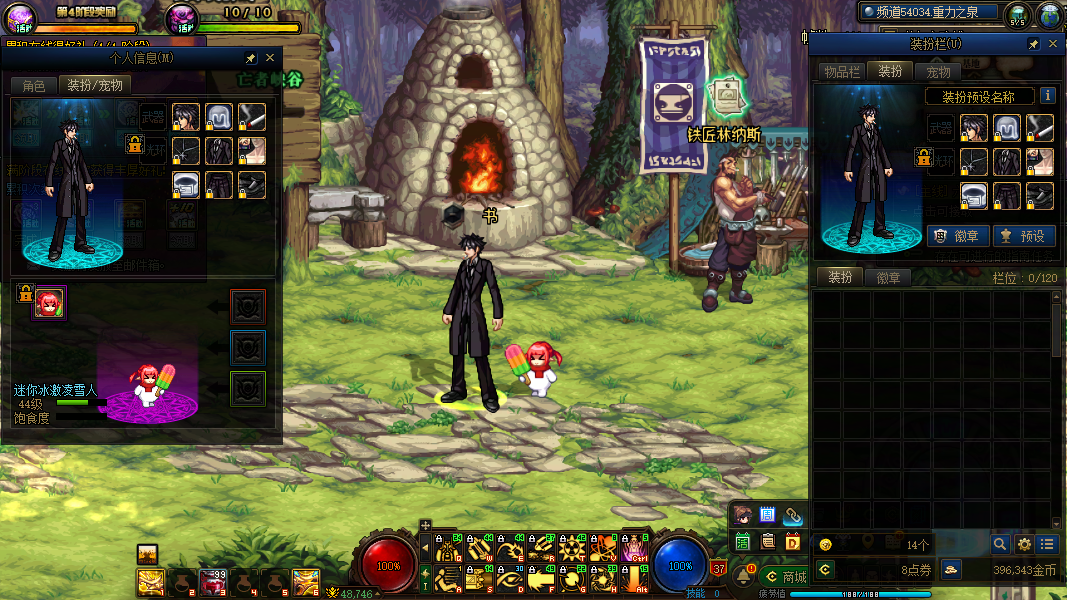The height and width of the screenshot is (600, 1067).
Task: Close the 装扮栏 avatar inventory window
Action: coord(1051,45)
